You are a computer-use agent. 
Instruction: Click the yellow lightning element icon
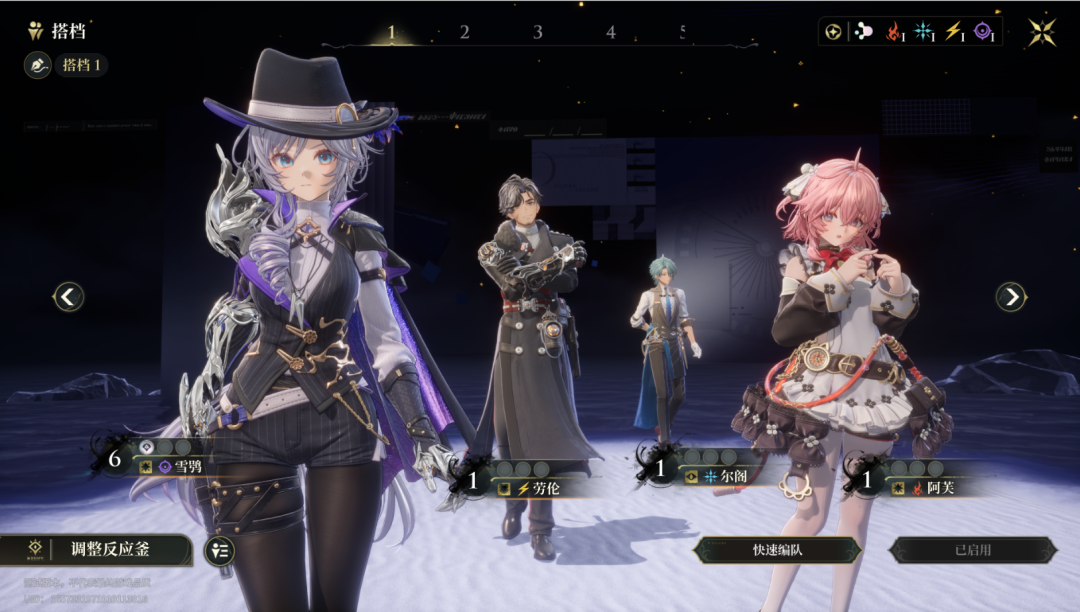(953, 32)
